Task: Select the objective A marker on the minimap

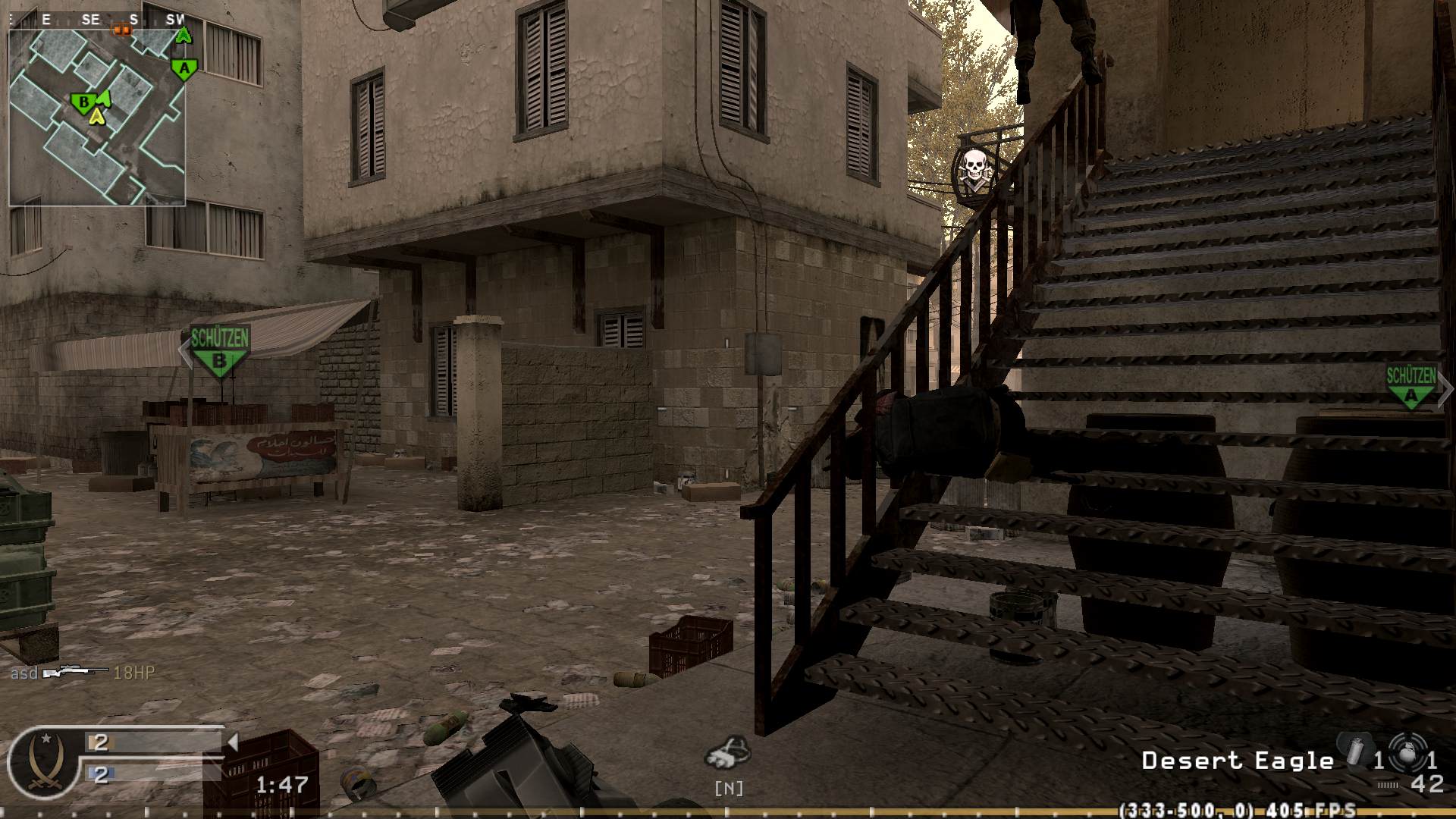Action: pyautogui.click(x=183, y=70)
